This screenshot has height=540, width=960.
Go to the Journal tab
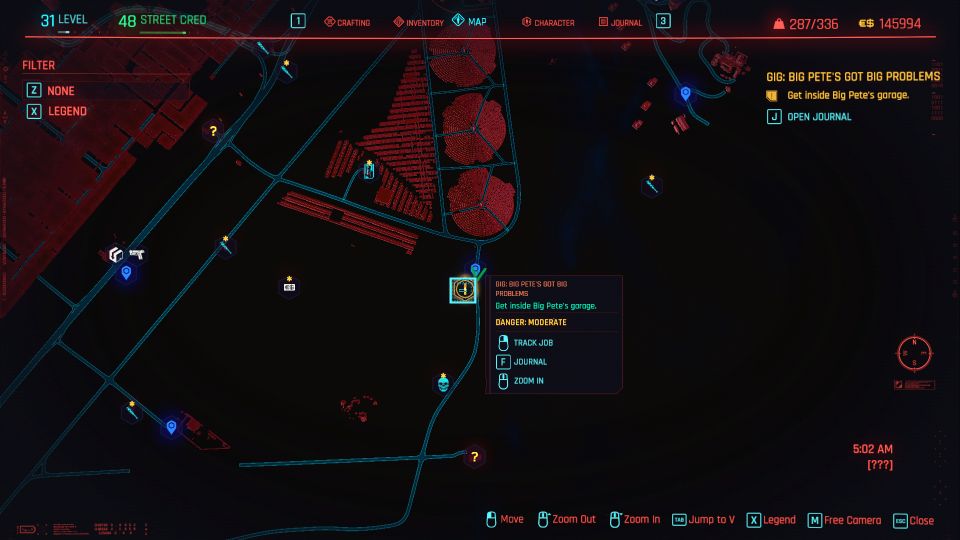(x=620, y=22)
